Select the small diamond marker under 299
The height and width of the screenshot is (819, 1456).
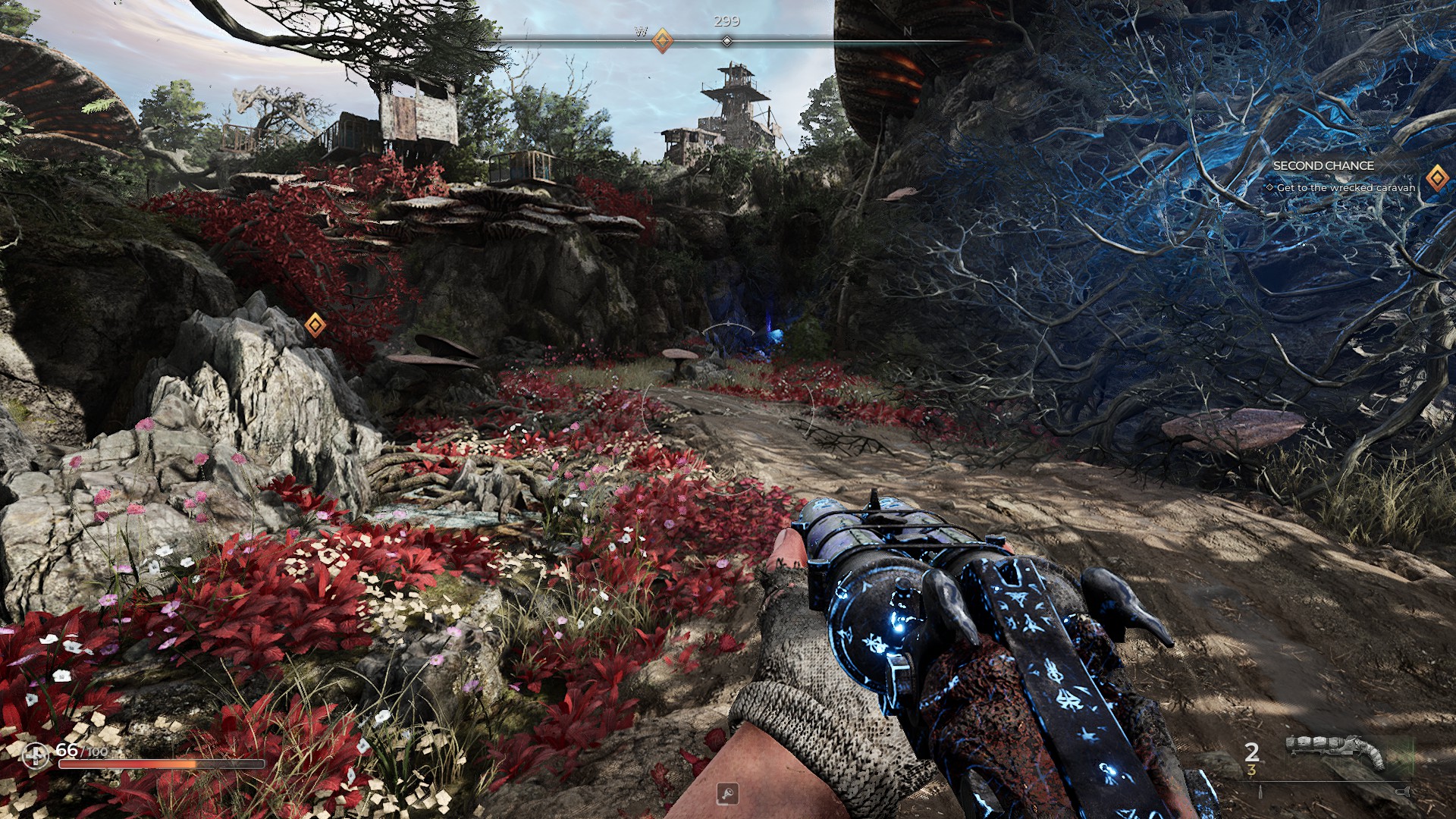tap(726, 41)
